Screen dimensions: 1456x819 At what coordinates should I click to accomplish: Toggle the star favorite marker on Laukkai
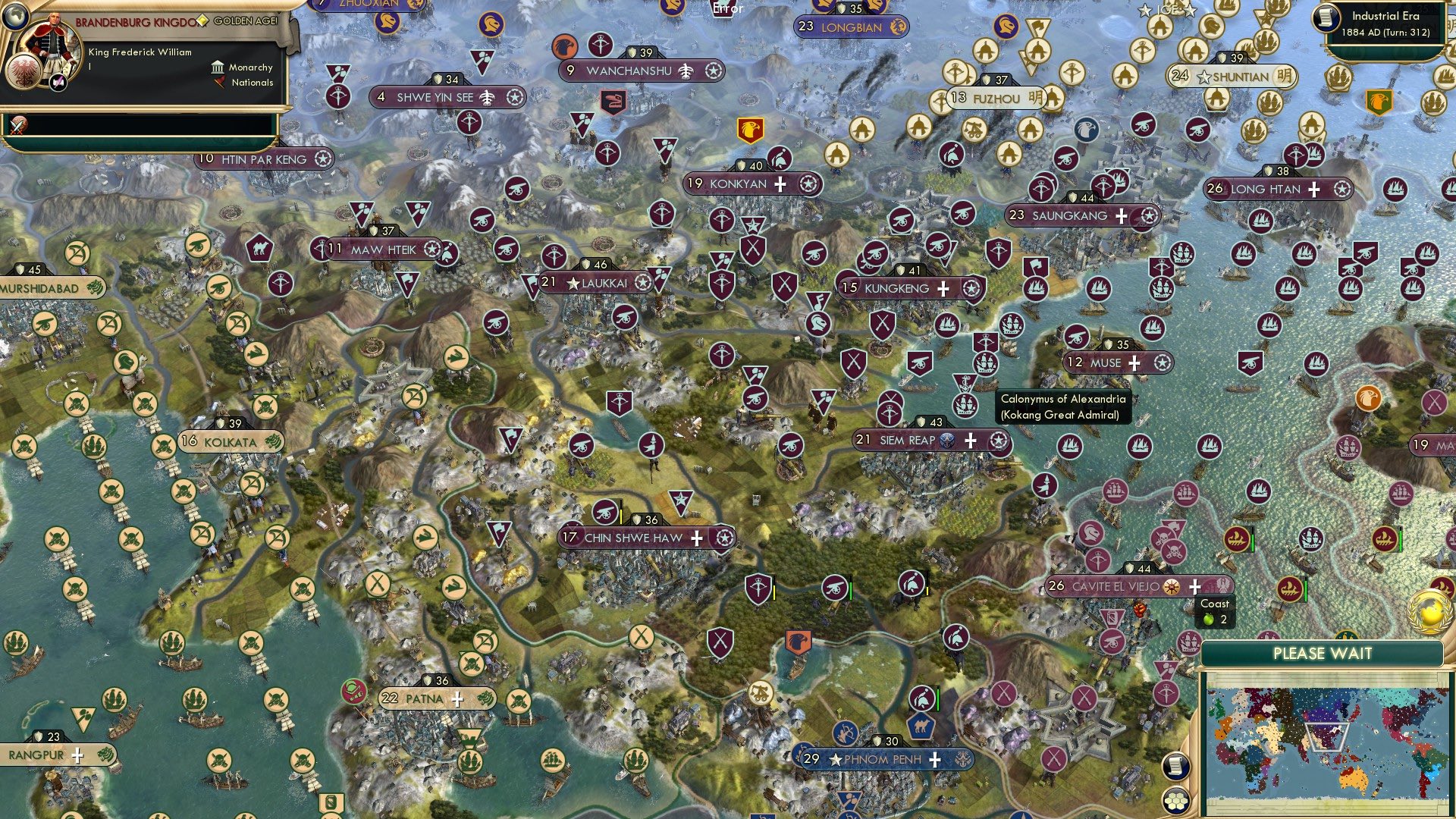pos(574,281)
